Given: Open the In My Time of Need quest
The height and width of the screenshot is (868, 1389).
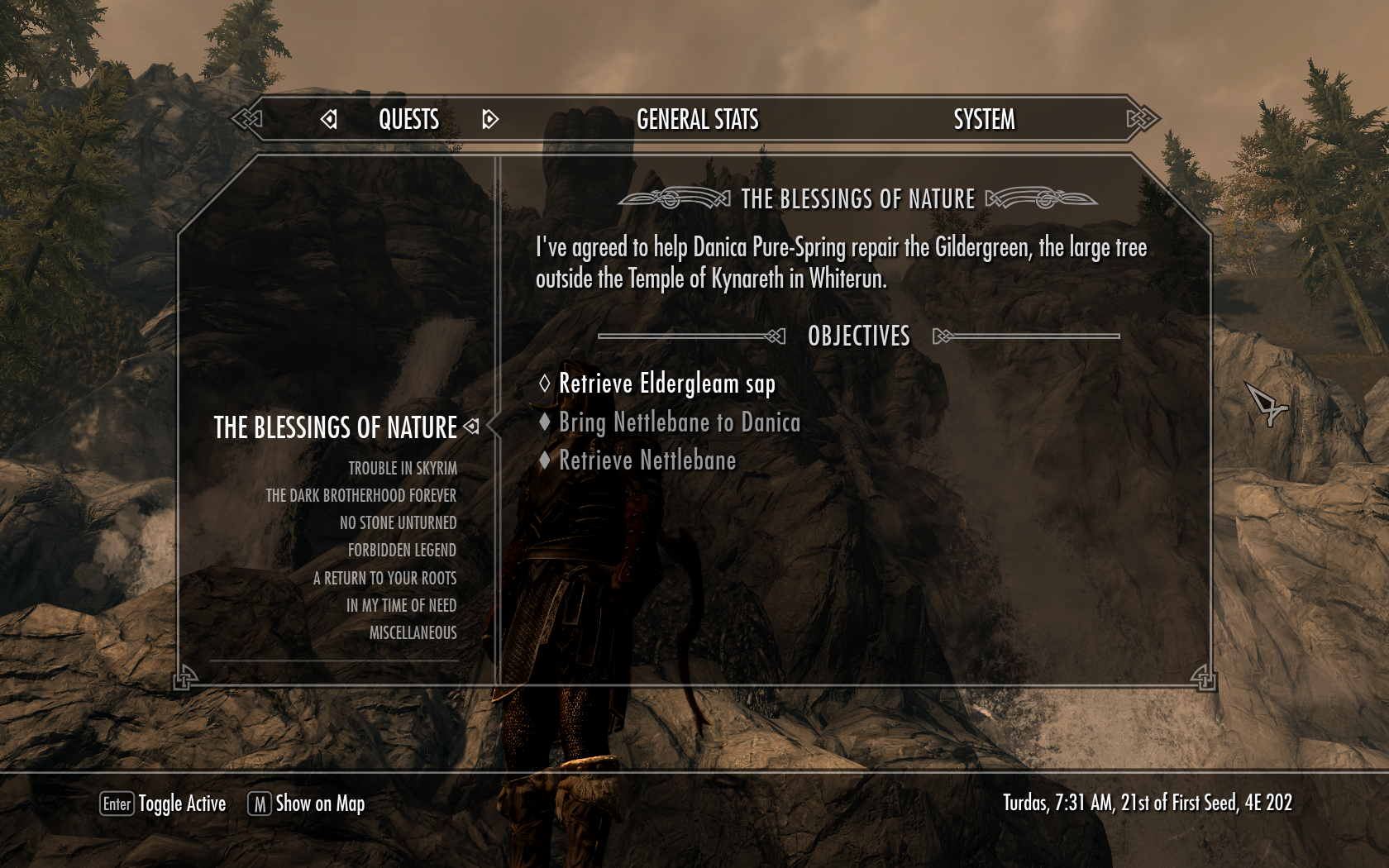Looking at the screenshot, I should click(402, 605).
